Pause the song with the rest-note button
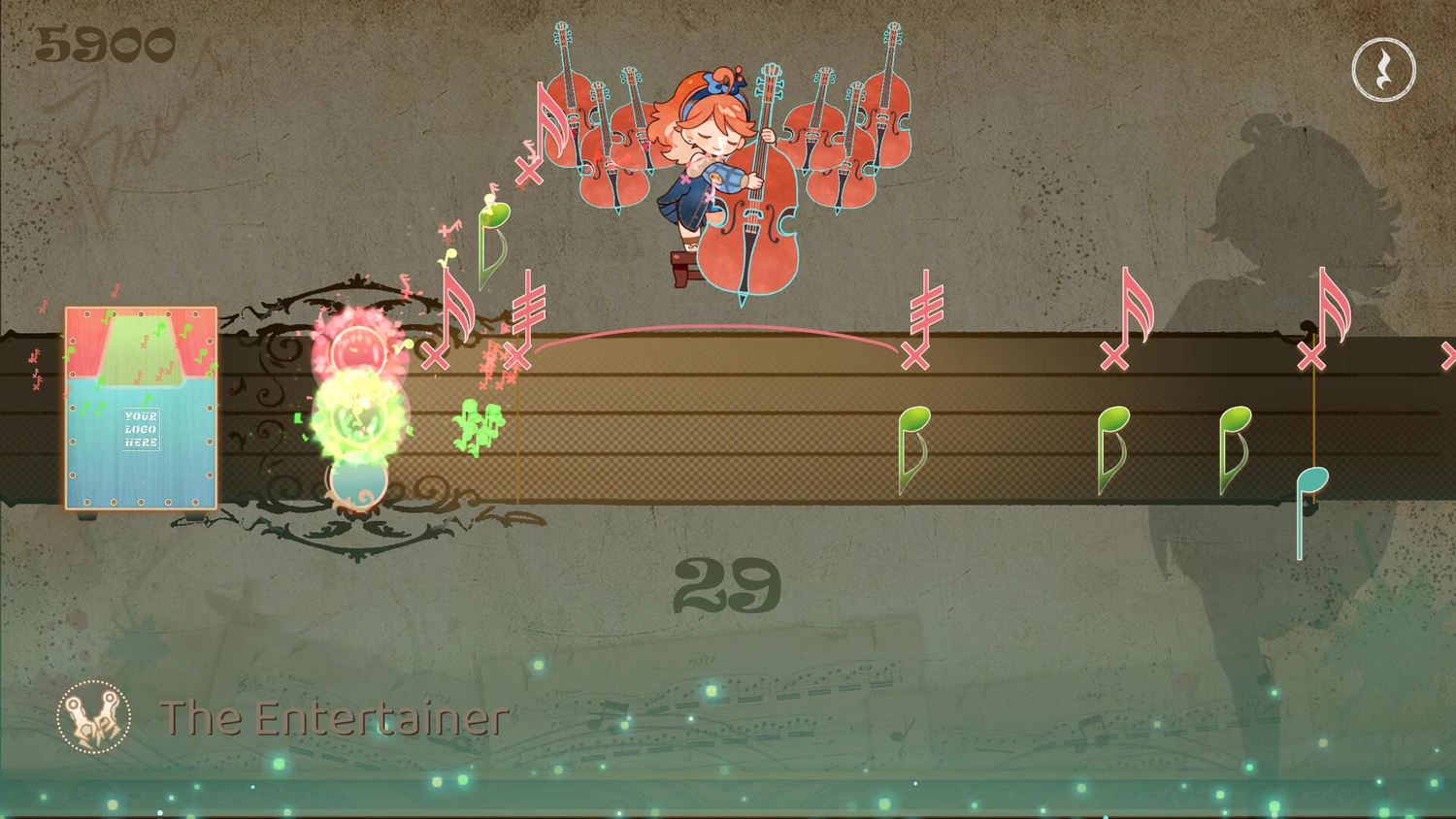The image size is (1456, 819). pyautogui.click(x=1383, y=70)
